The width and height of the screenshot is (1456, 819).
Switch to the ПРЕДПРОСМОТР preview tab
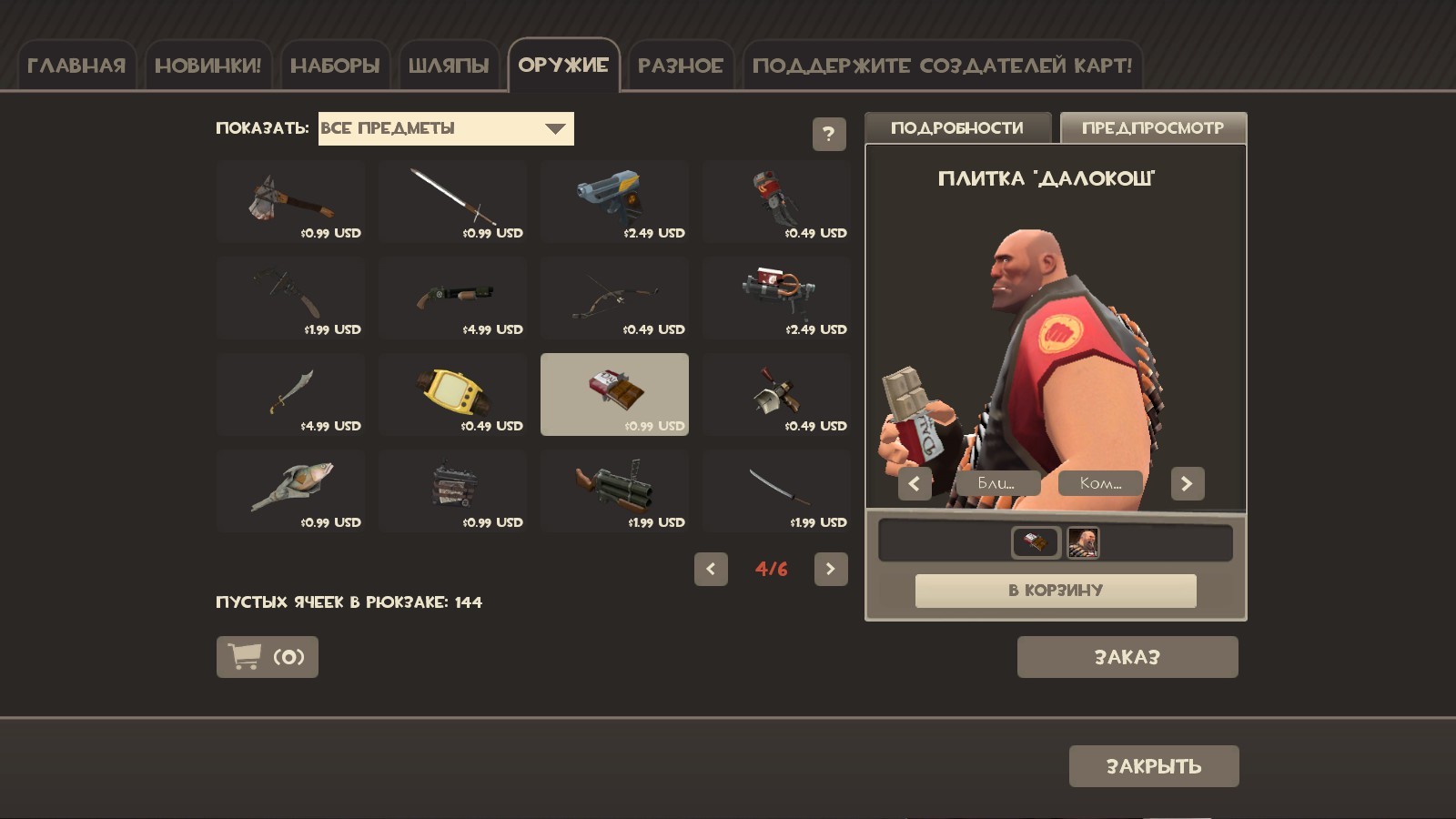point(1153,128)
